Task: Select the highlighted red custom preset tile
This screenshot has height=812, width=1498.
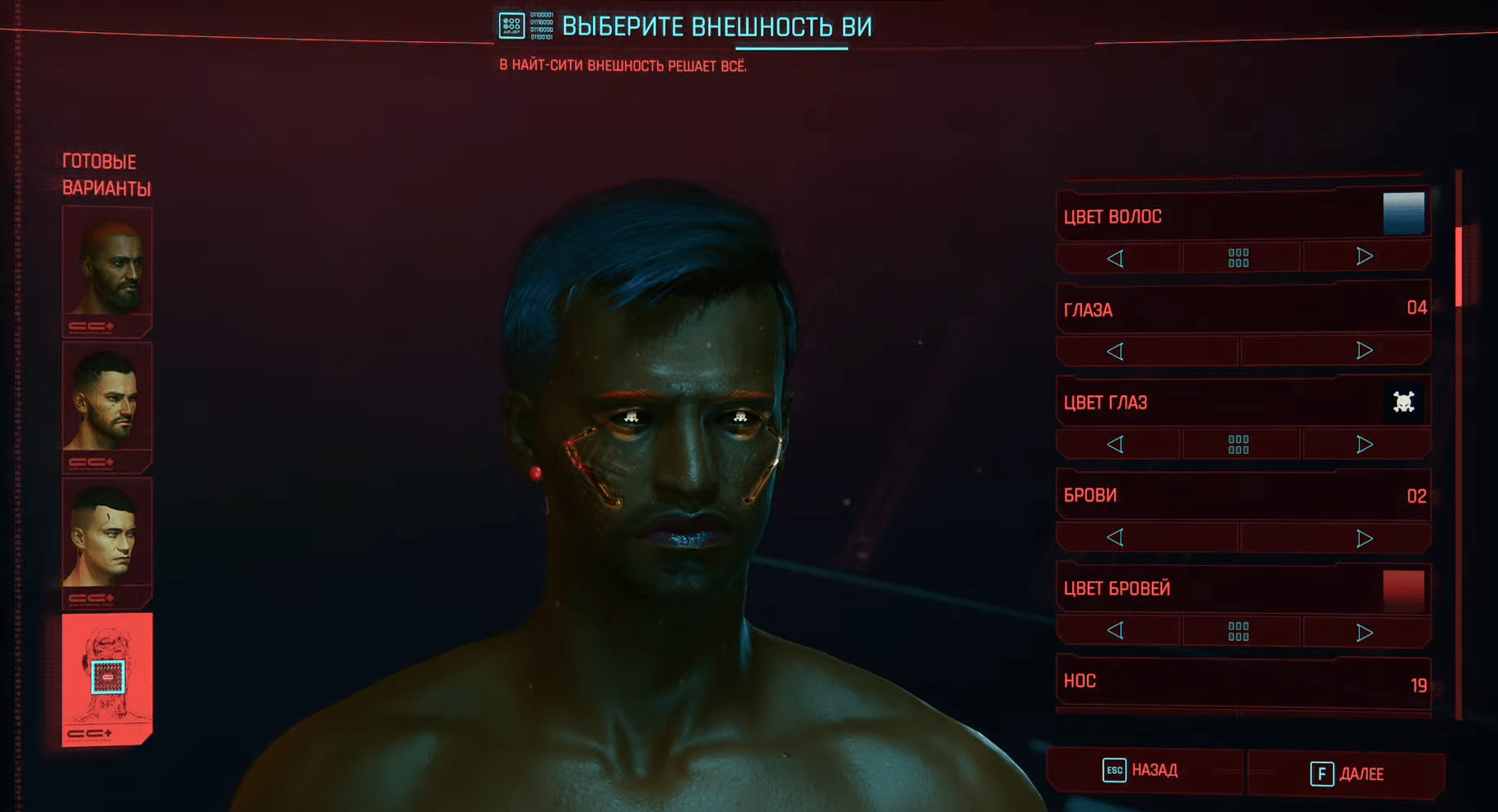Action: 107,677
